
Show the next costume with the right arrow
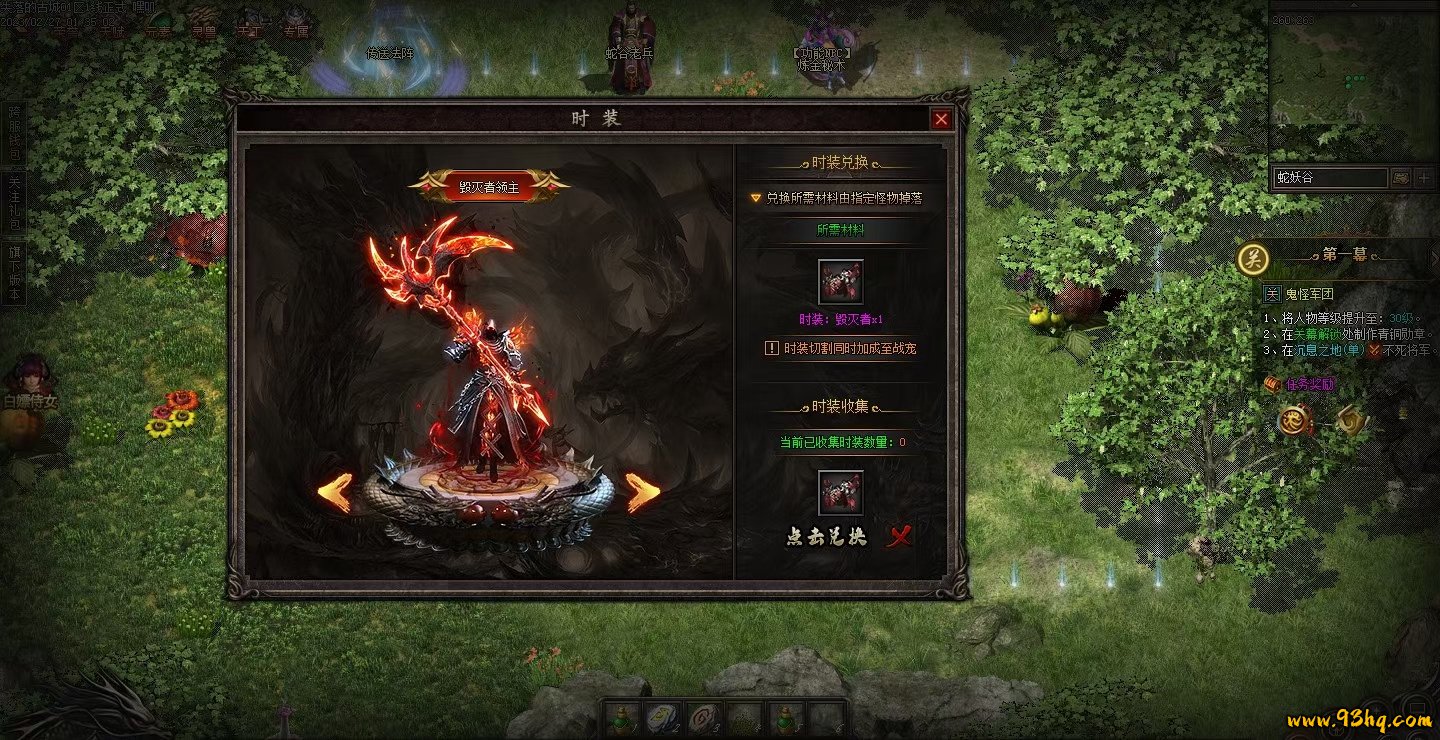pos(643,492)
